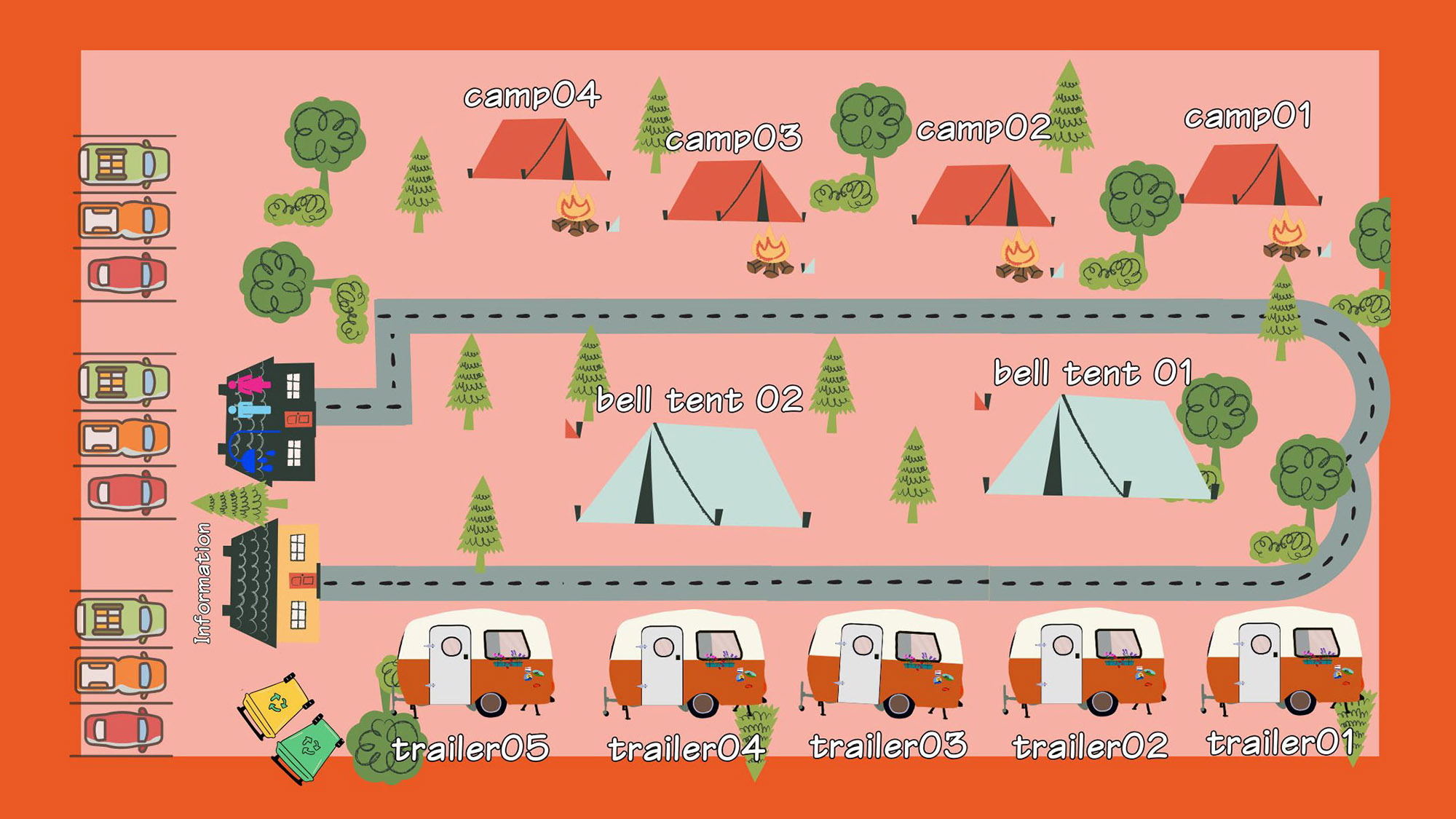Screen dimensions: 1456x819
Task: Select the camp01 tent site
Action: [x=1251, y=175]
